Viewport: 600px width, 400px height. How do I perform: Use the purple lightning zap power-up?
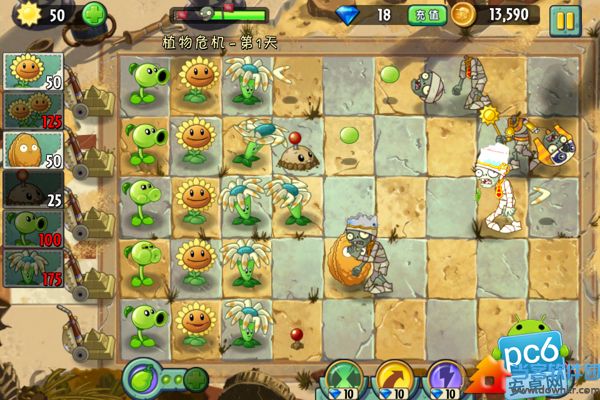tap(445, 380)
